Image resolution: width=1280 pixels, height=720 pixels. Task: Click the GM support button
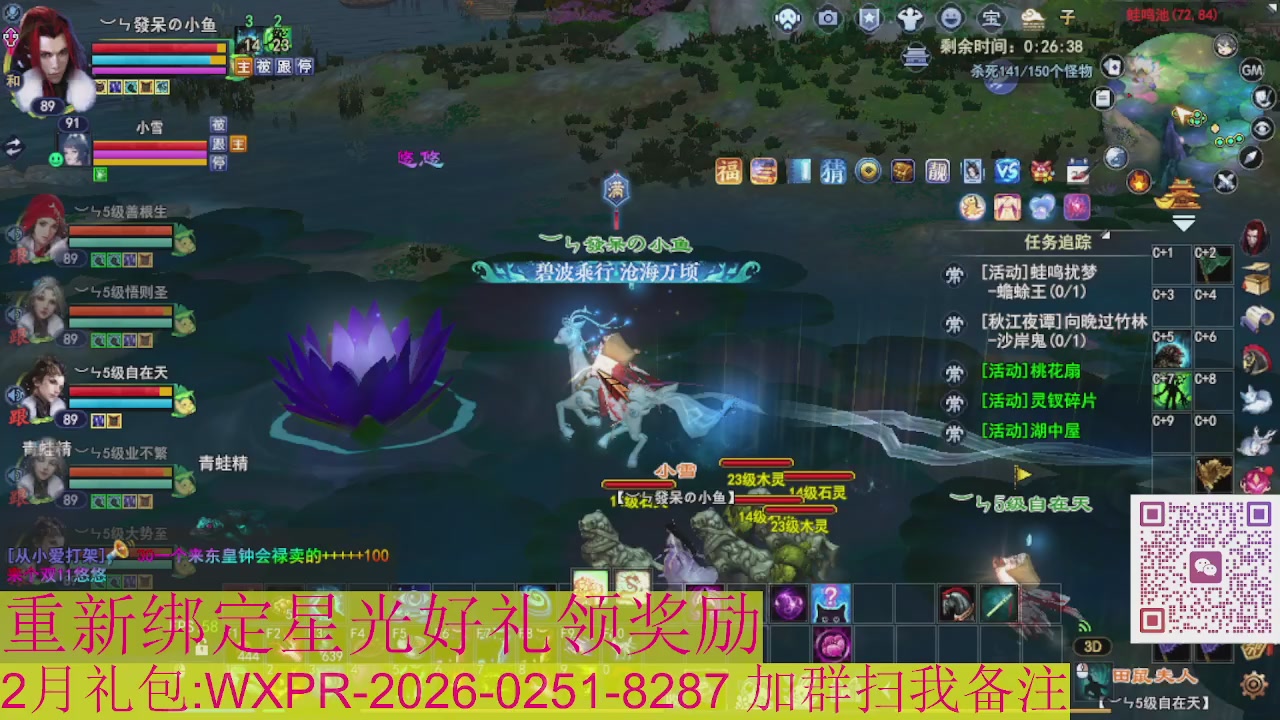tap(1250, 70)
